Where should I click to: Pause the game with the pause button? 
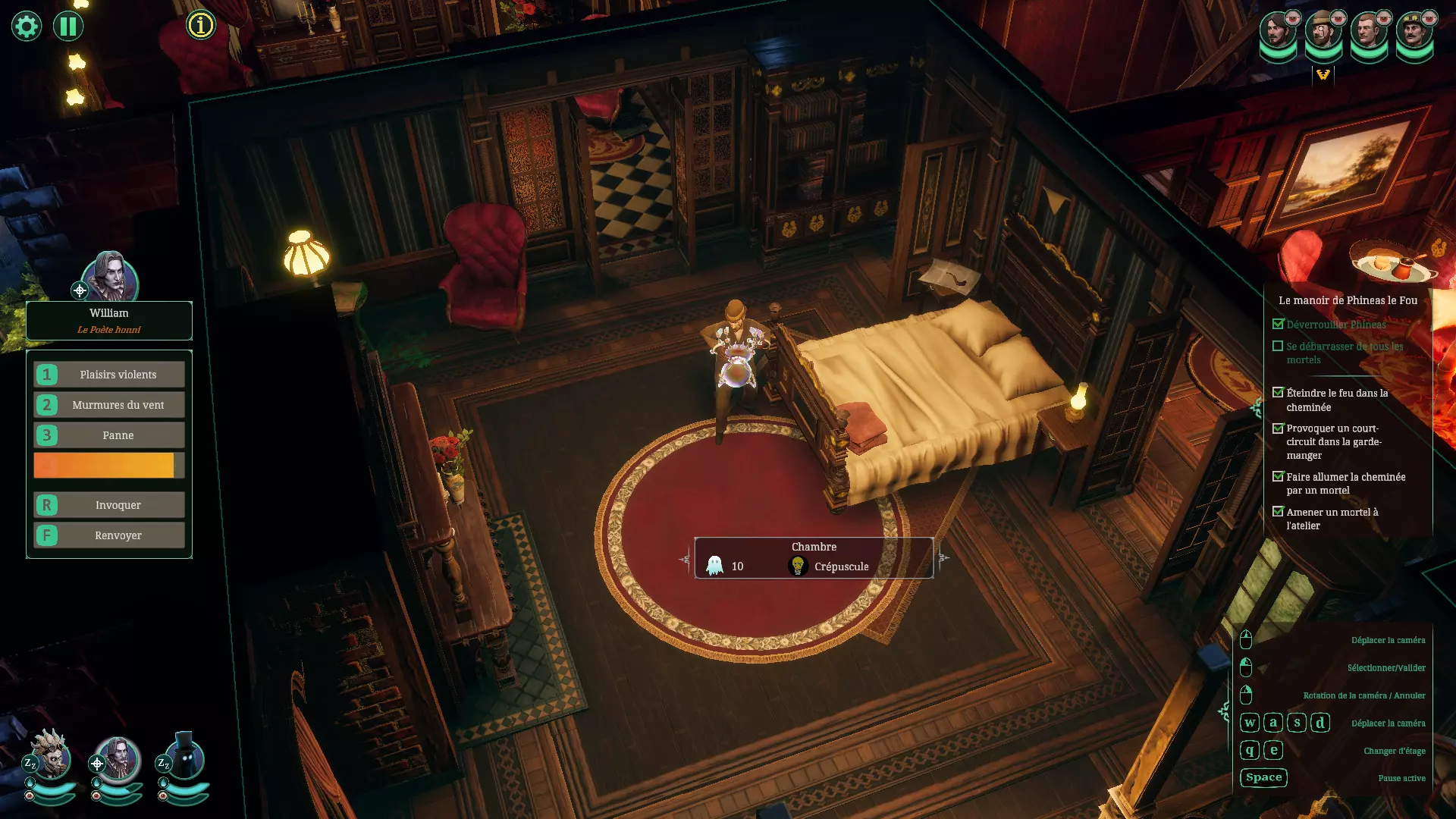pyautogui.click(x=68, y=27)
